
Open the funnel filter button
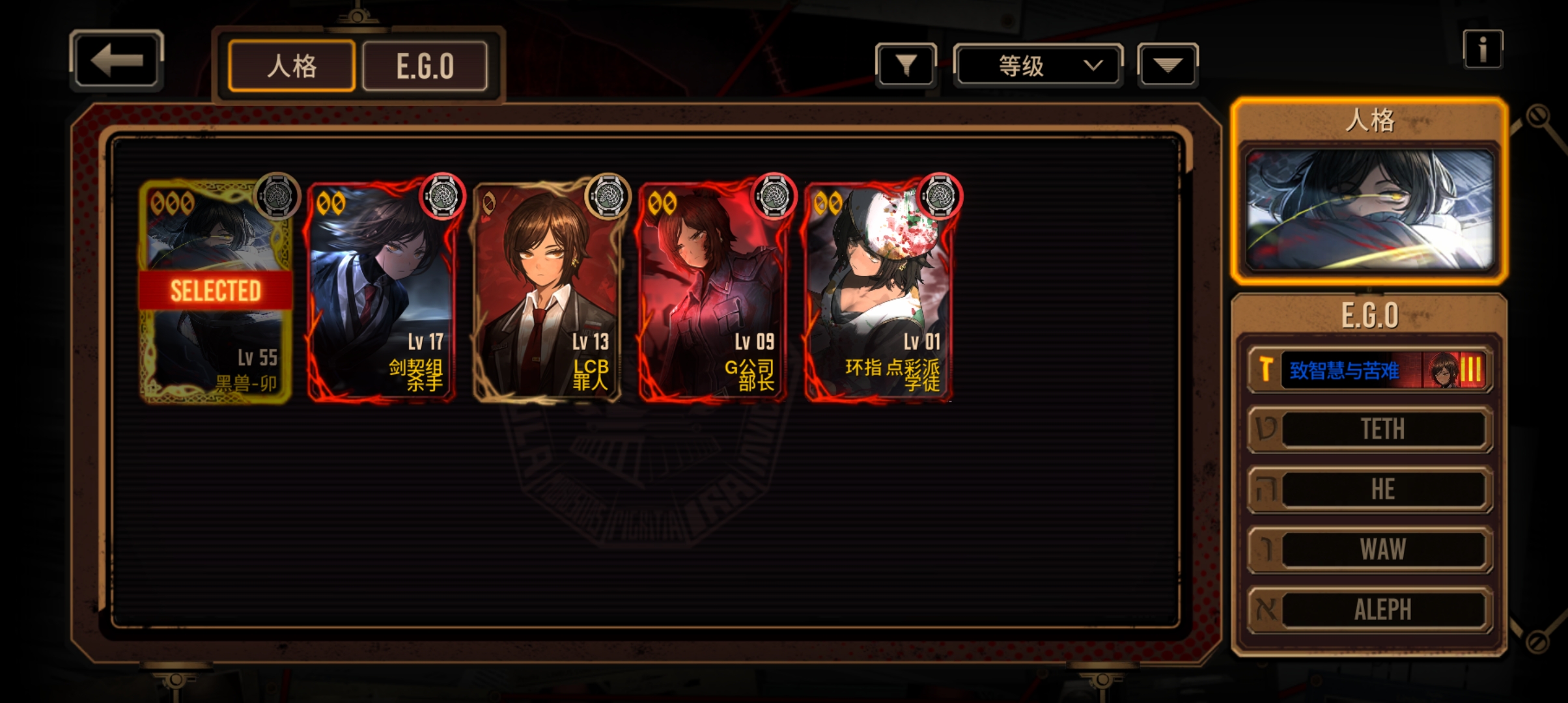coord(906,65)
